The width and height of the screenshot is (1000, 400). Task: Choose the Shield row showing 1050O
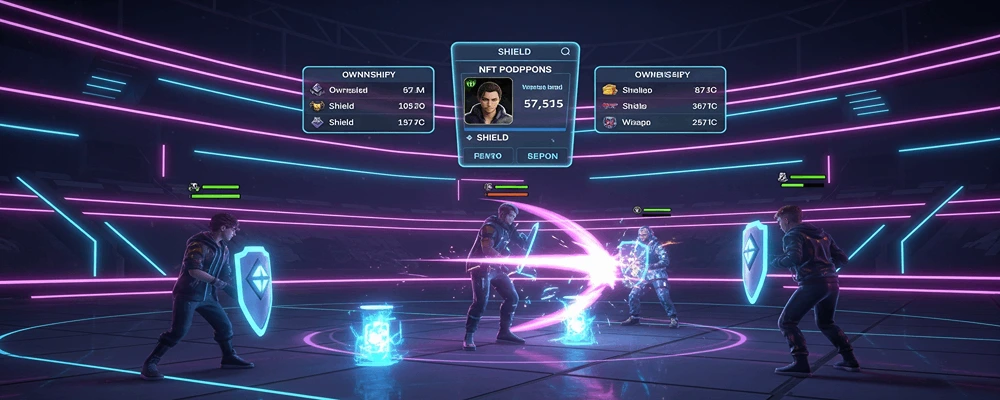coord(369,106)
